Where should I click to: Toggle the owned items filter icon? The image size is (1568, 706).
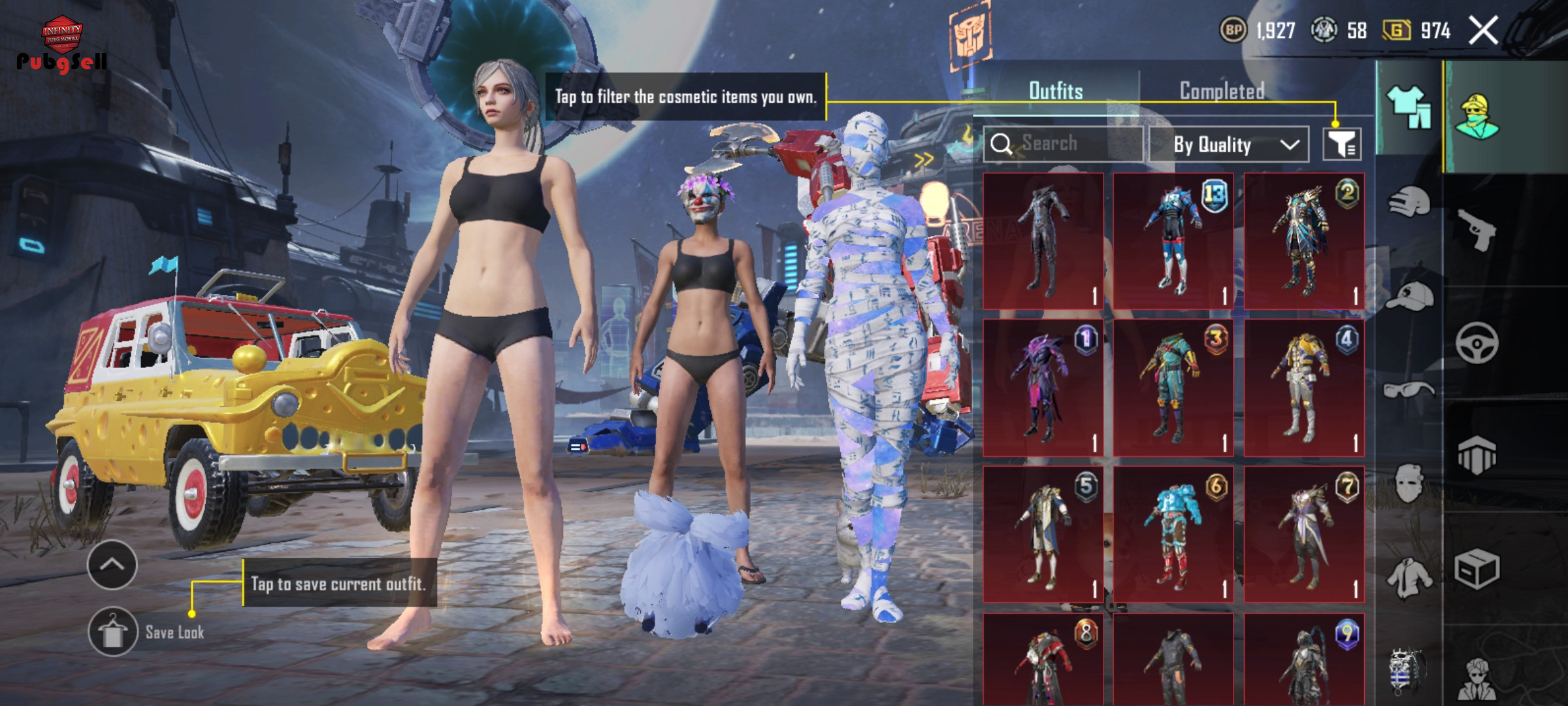tap(1342, 144)
